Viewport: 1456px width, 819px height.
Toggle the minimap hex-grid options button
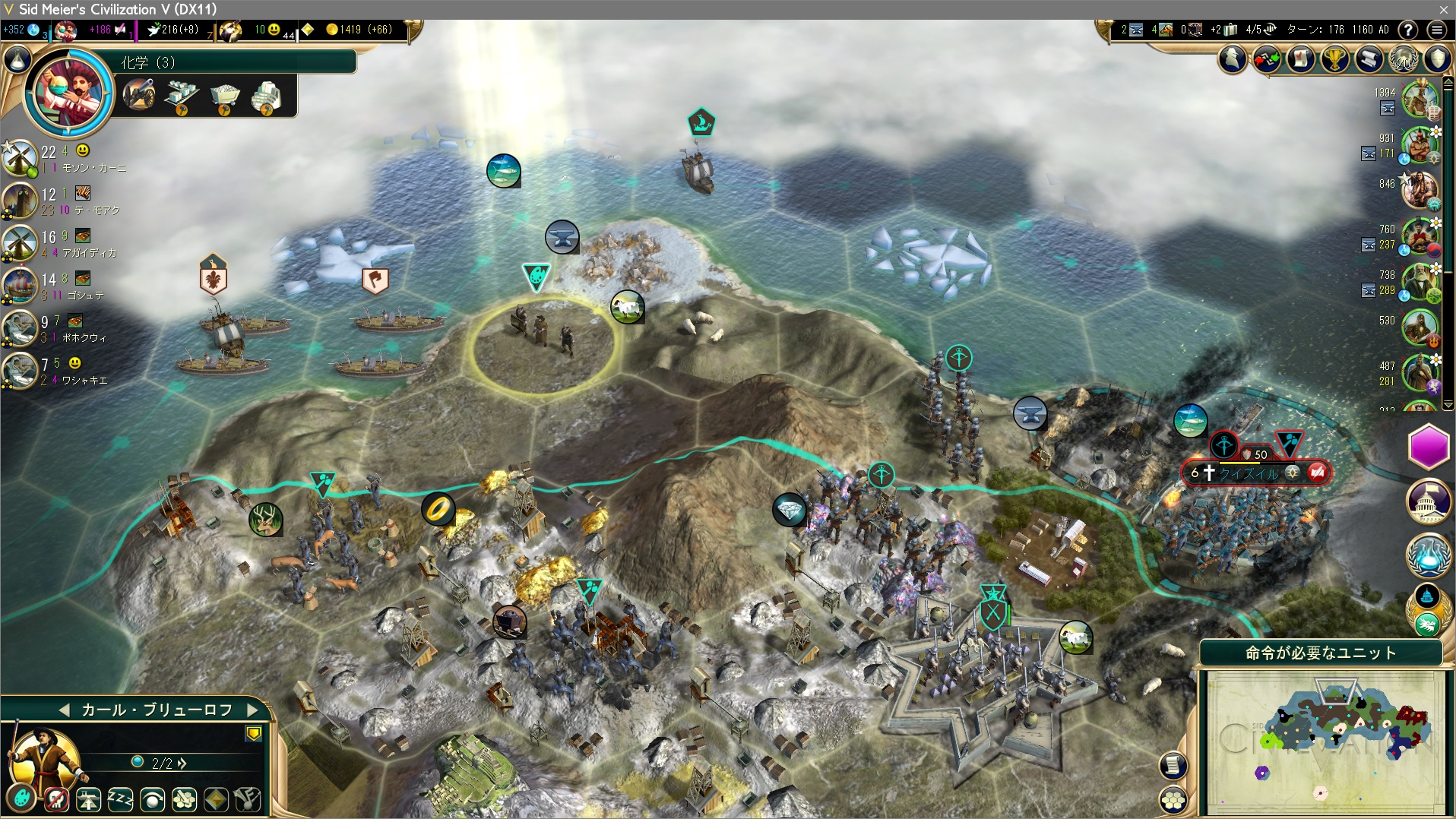coord(1174,799)
